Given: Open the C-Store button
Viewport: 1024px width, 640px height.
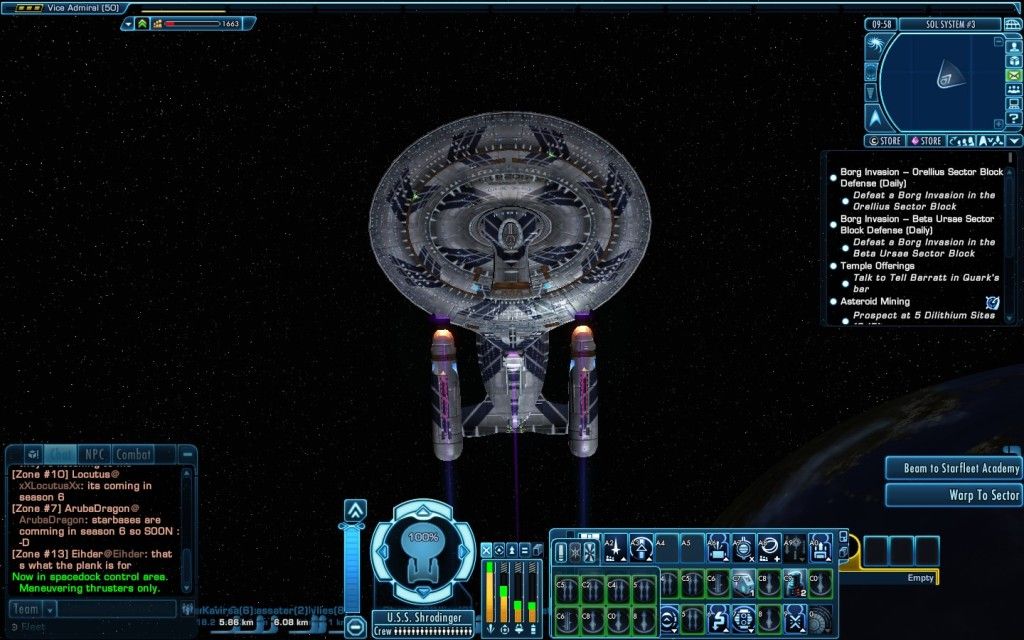Looking at the screenshot, I should pyautogui.click(x=884, y=141).
